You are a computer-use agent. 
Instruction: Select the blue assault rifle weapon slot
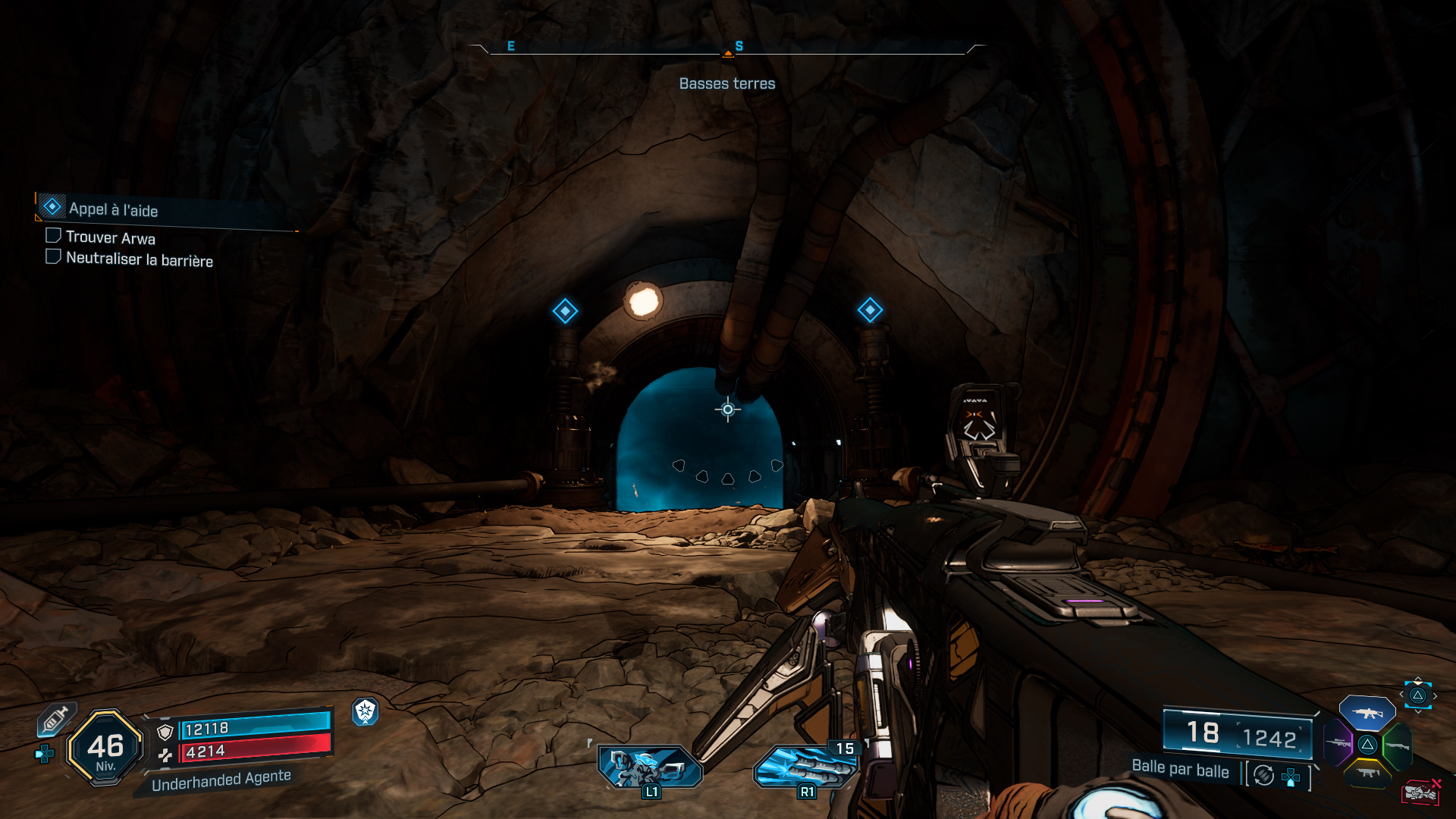pos(1367,713)
